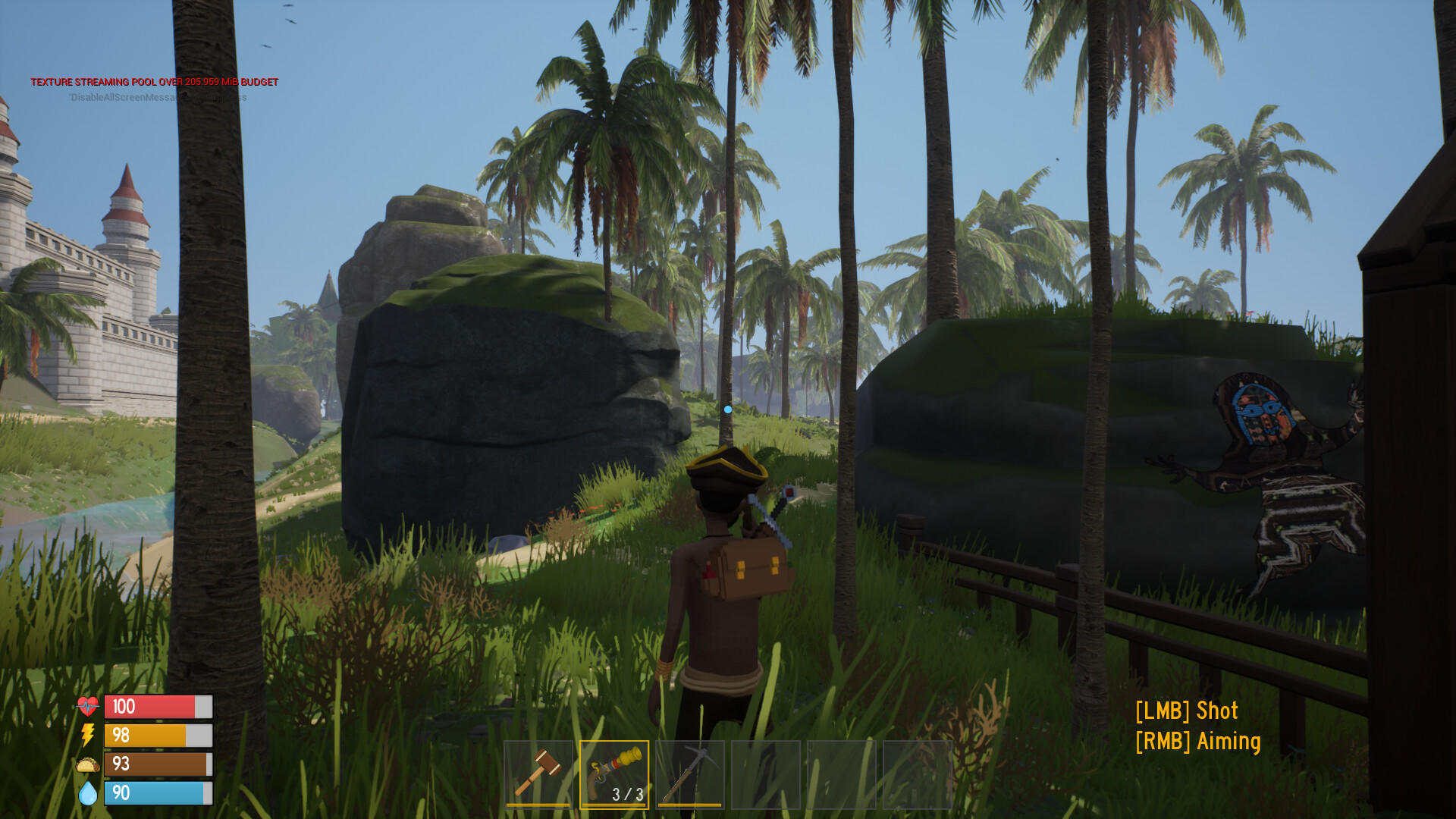Select the fourth empty hotbar slot

tap(766, 774)
